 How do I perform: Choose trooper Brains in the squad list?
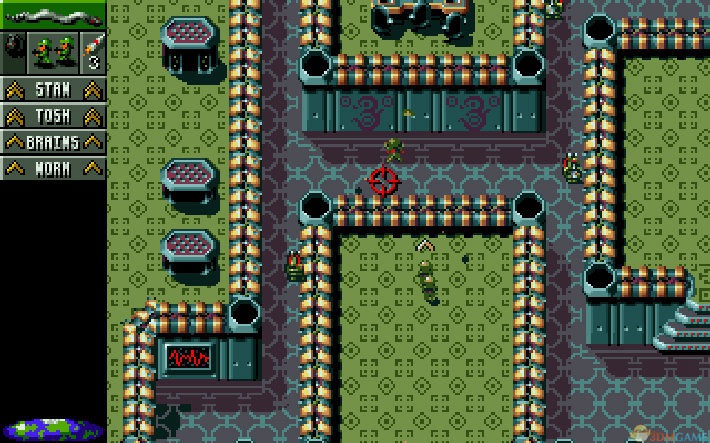point(52,142)
